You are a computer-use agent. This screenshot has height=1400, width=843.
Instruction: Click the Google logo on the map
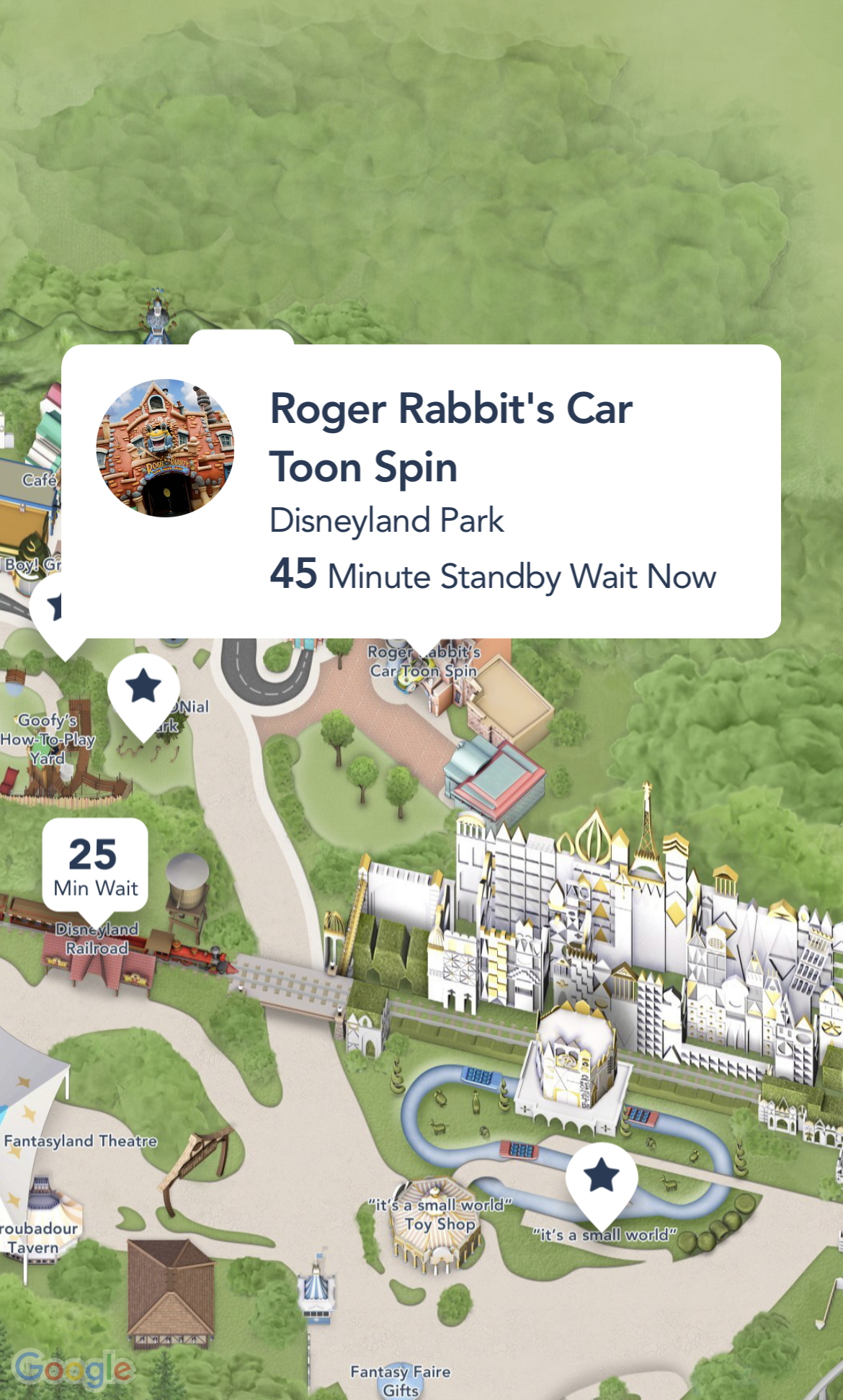point(73,1368)
